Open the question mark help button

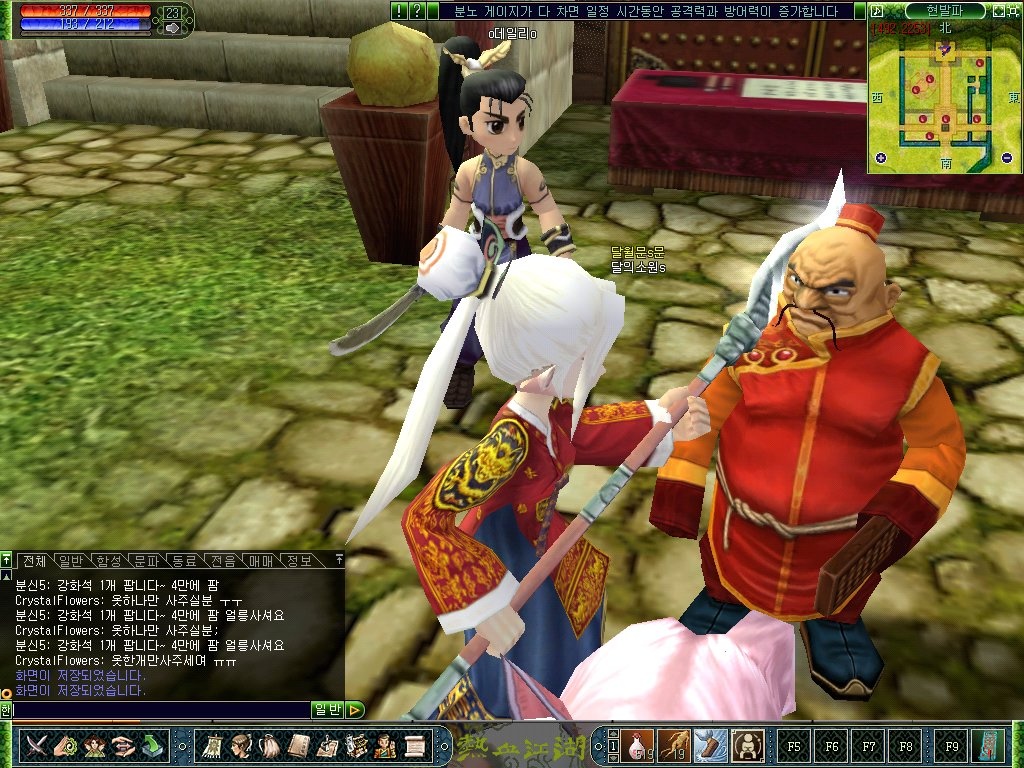pos(417,11)
